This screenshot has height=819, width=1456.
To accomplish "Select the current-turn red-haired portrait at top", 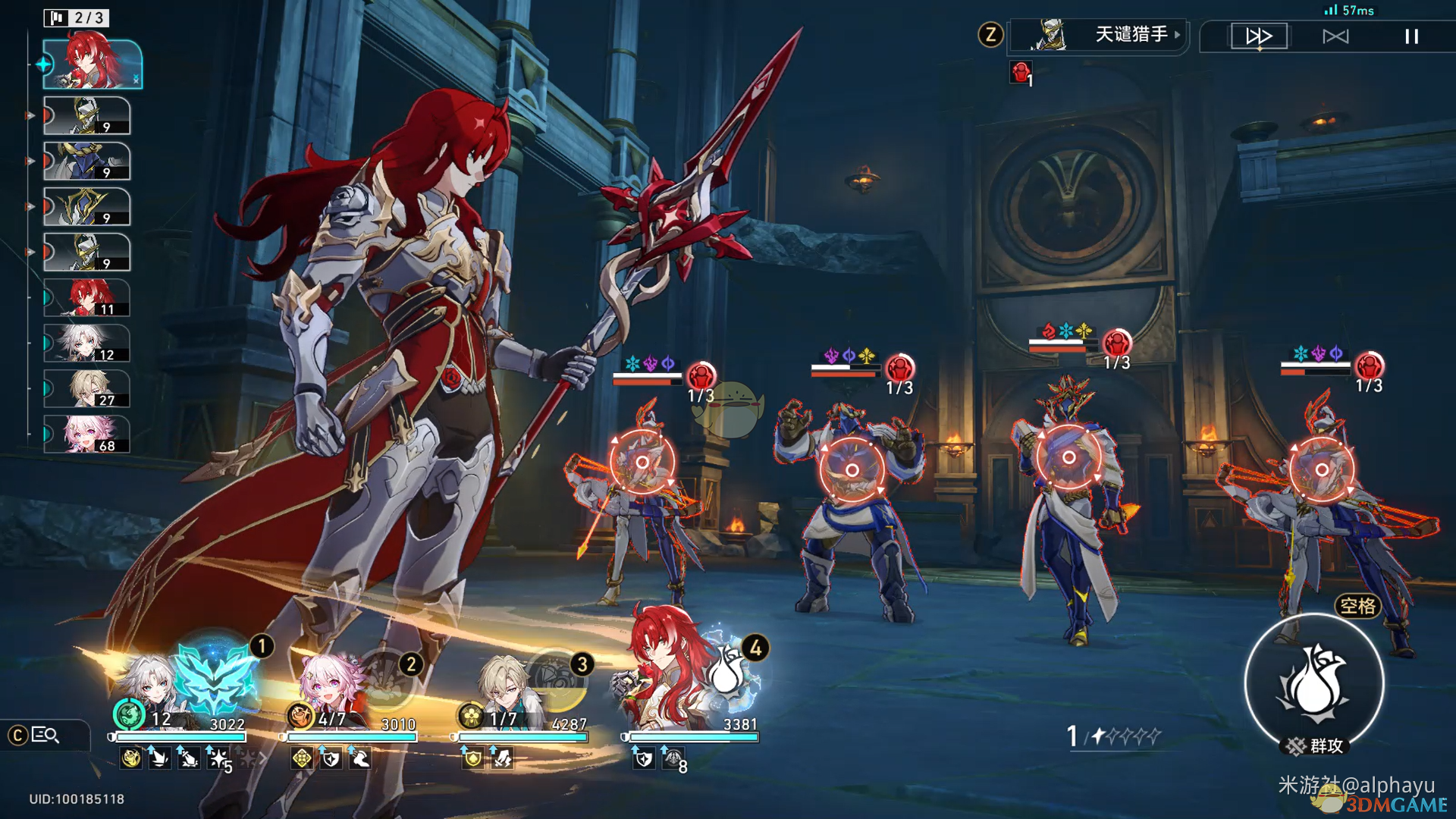I will pyautogui.click(x=92, y=64).
